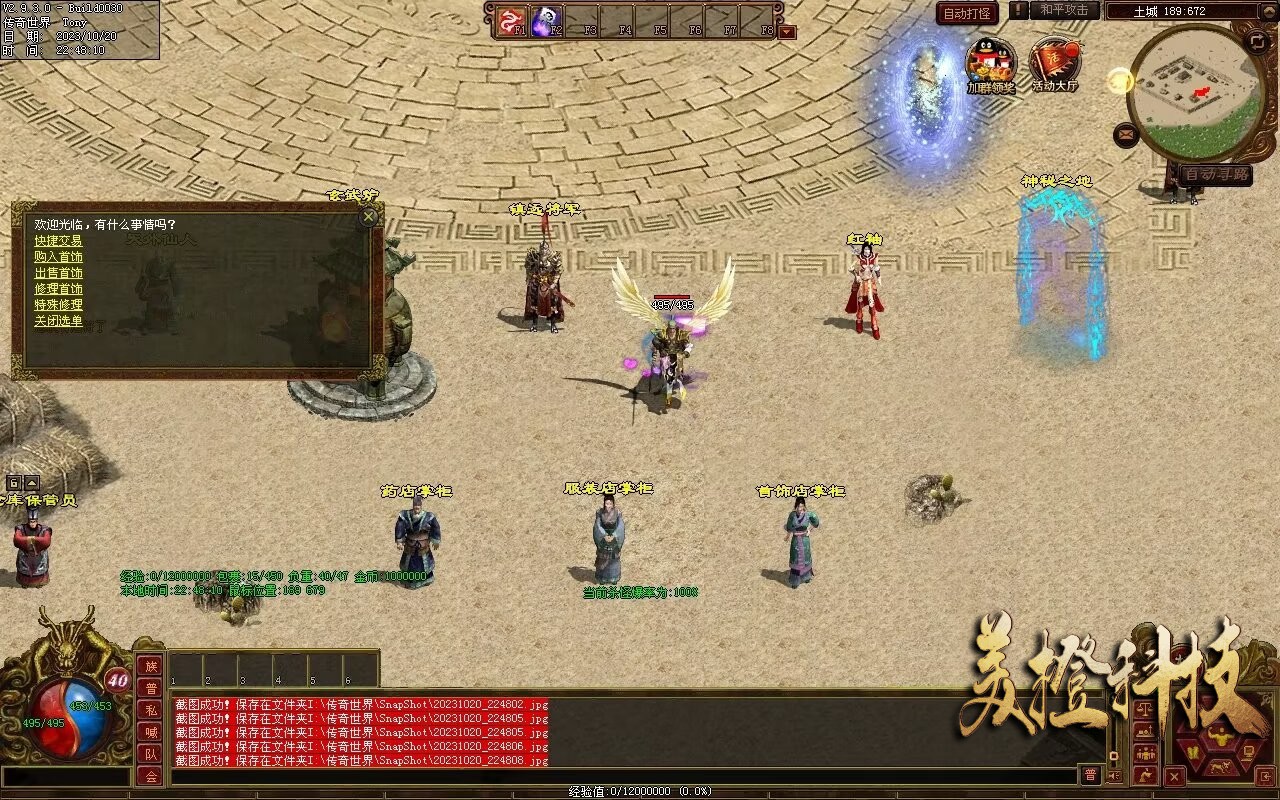The height and width of the screenshot is (800, 1280).
Task: Toggle the 自动打怪 auto-fight button
Action: (967, 13)
